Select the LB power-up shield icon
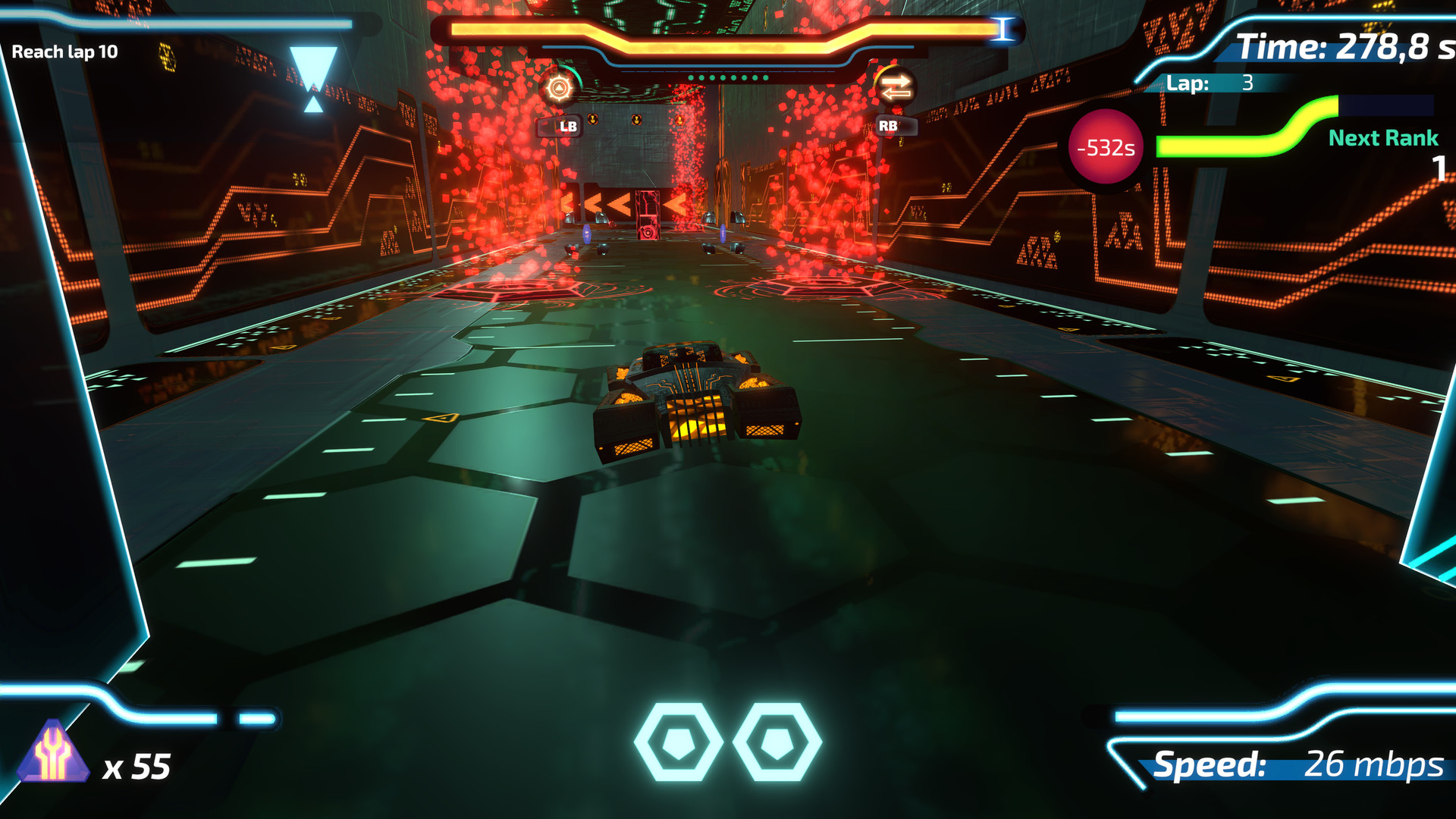 pyautogui.click(x=559, y=88)
